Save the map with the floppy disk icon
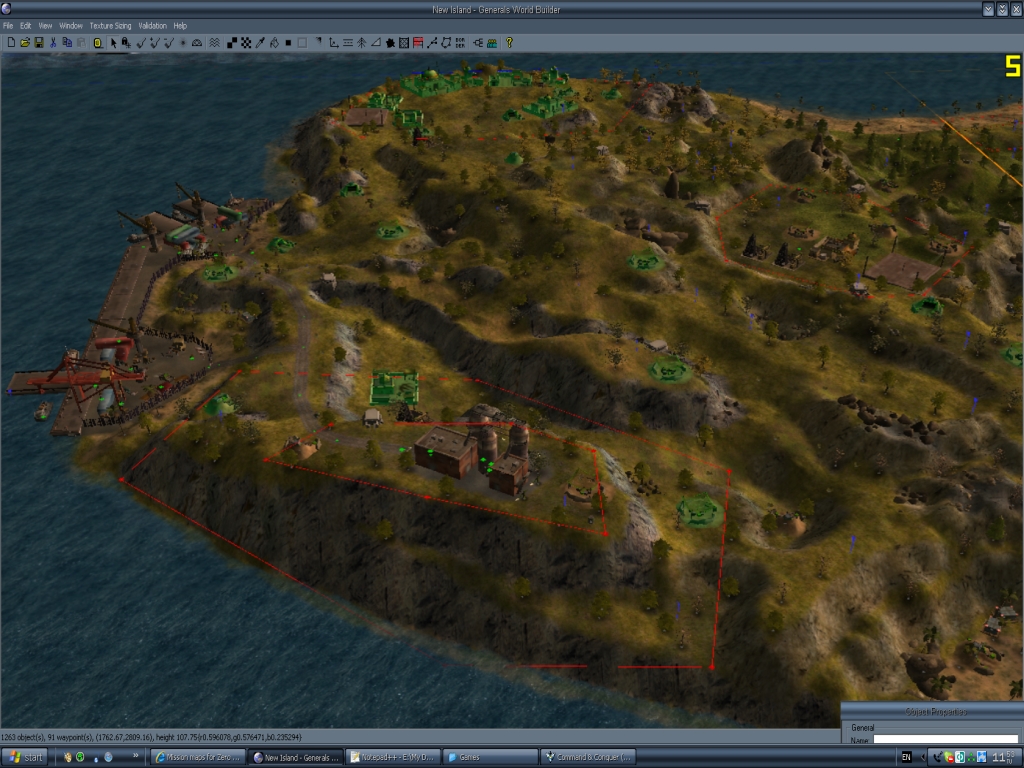The image size is (1024, 768). pos(39,43)
